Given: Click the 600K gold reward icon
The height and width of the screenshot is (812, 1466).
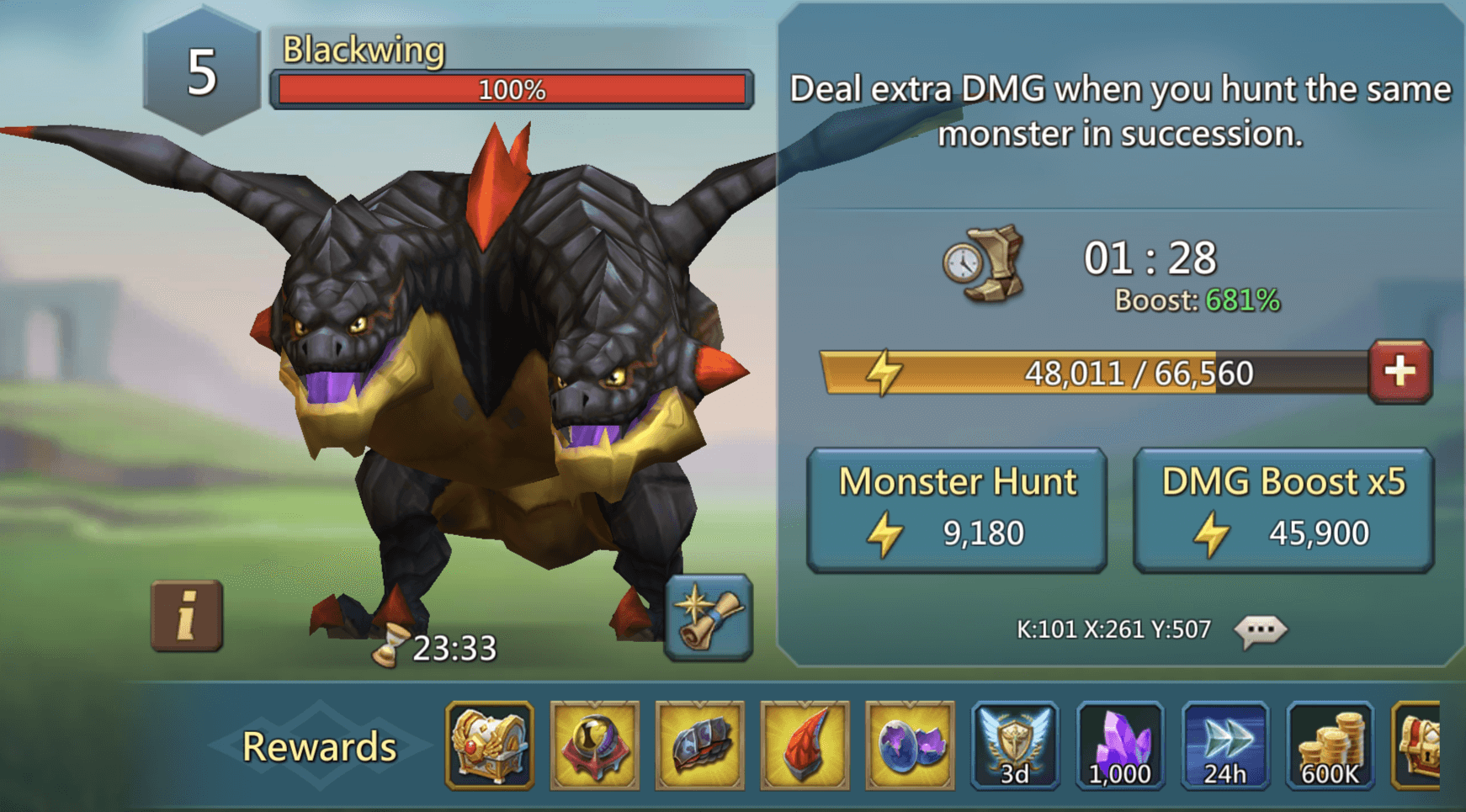Looking at the screenshot, I should pyautogui.click(x=1332, y=746).
